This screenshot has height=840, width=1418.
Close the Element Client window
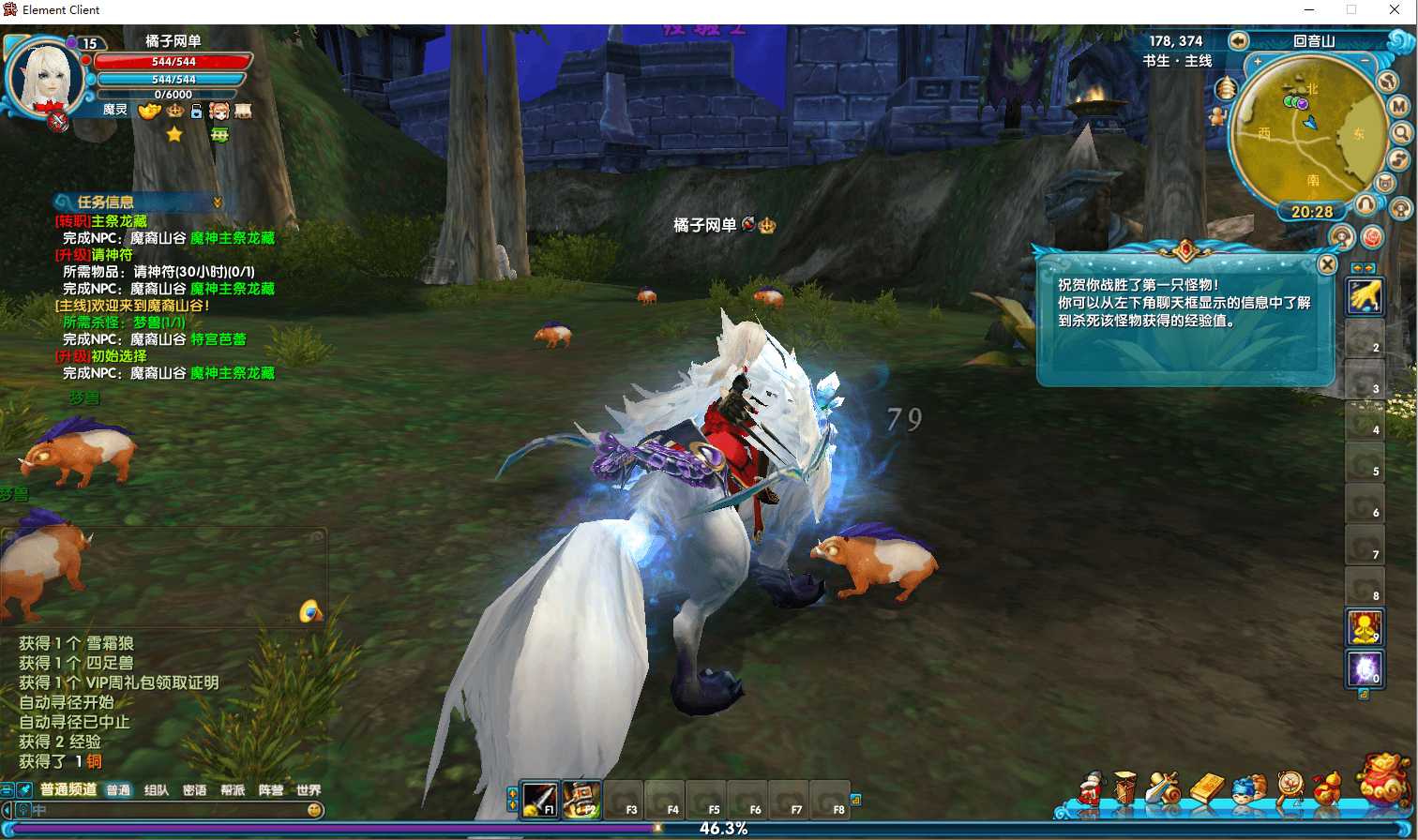(x=1393, y=10)
